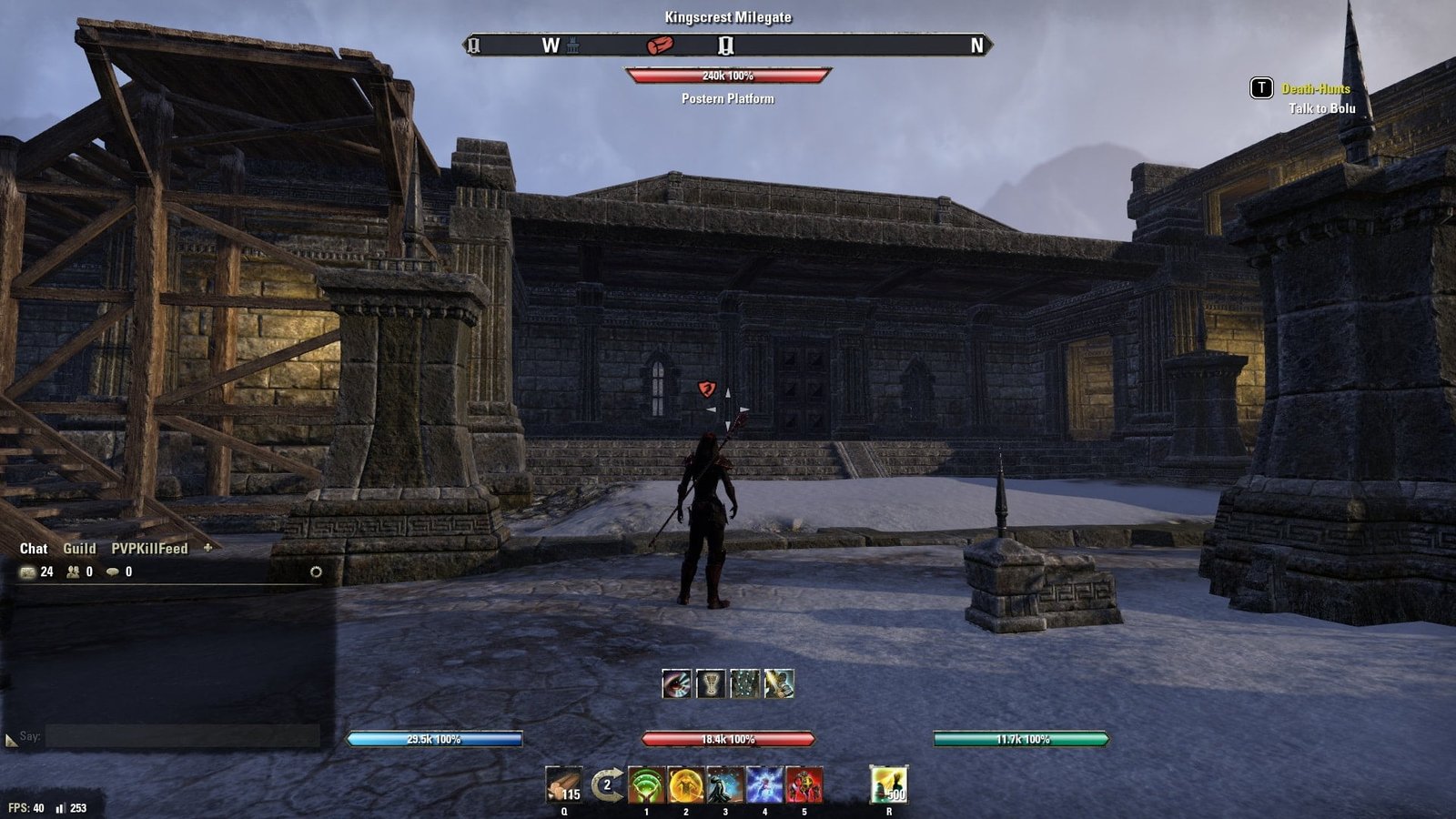This screenshot has width=1456, height=819.
Task: Switch to the Guild chat tab
Action: point(79,549)
